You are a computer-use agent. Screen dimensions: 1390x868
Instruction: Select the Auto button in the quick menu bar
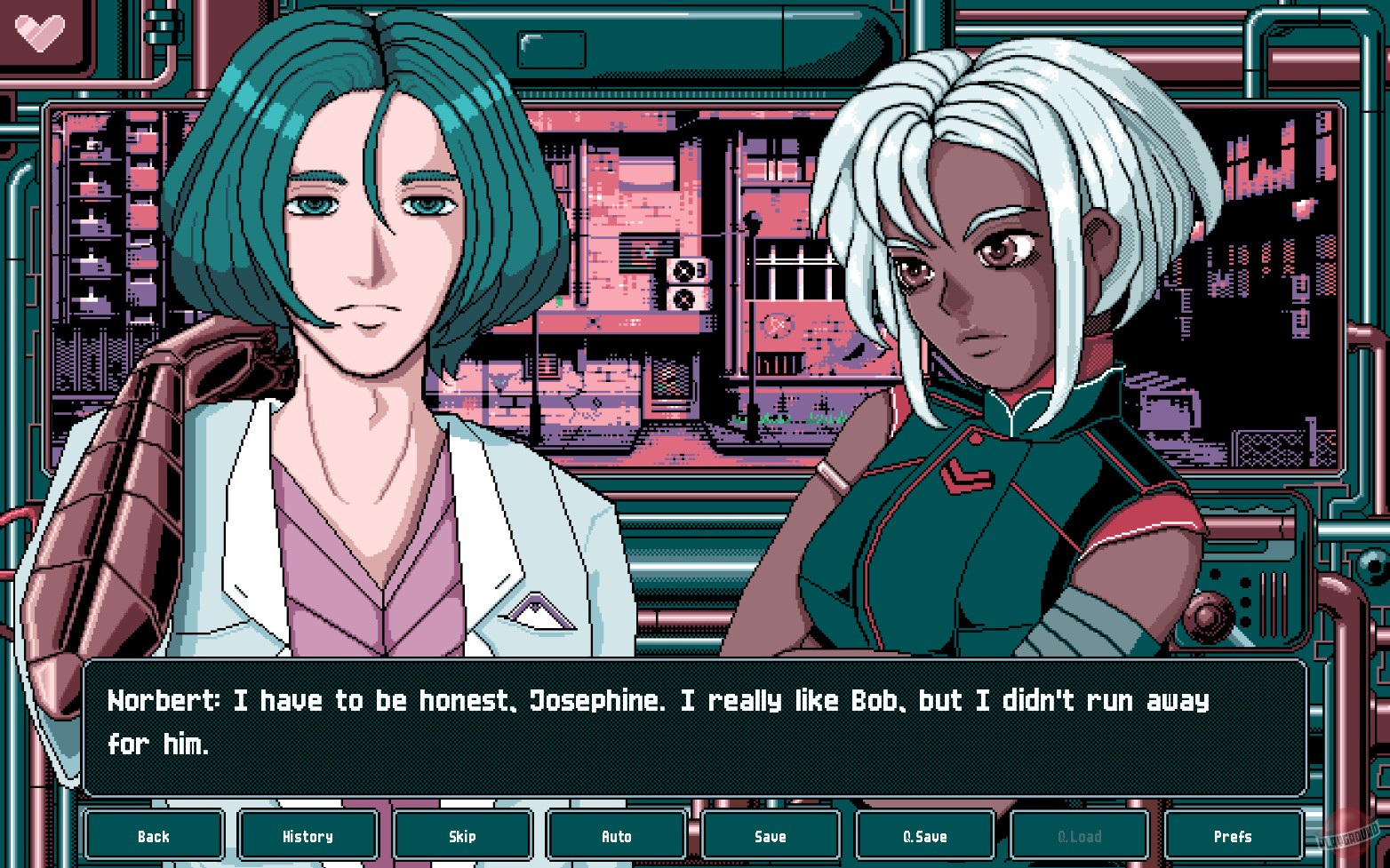617,835
